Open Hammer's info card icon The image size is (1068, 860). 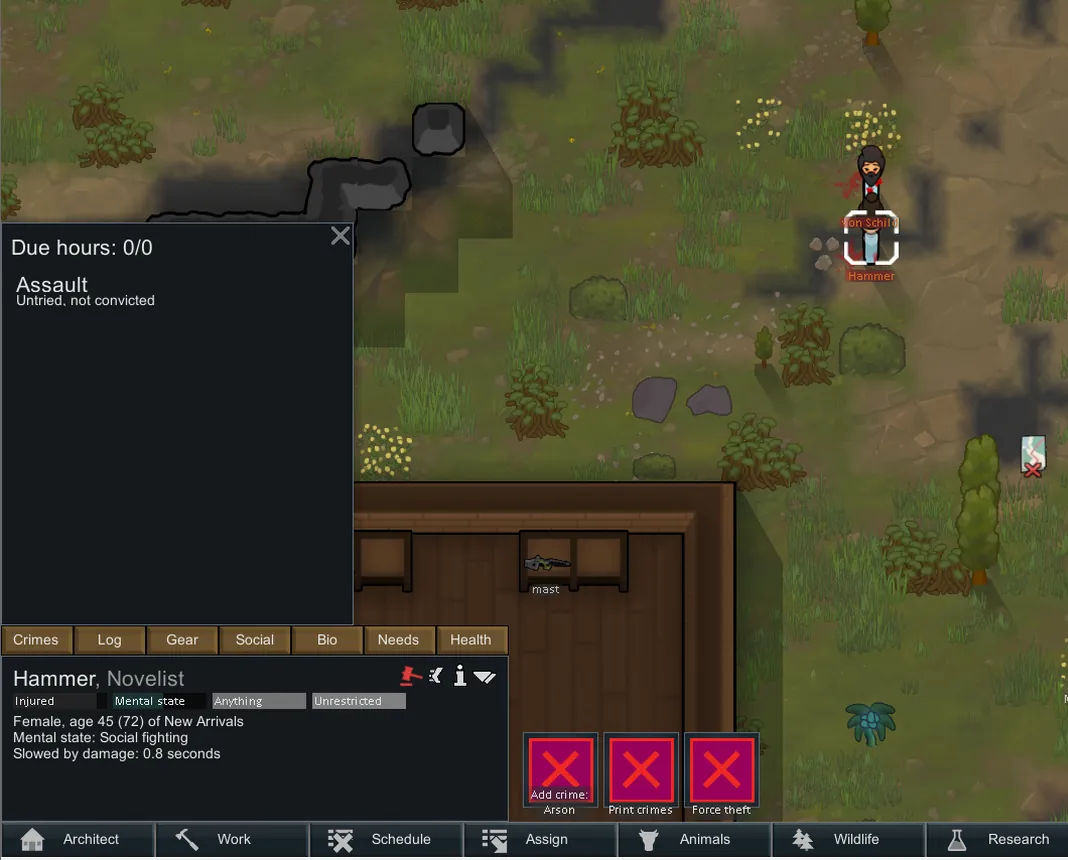(x=460, y=677)
